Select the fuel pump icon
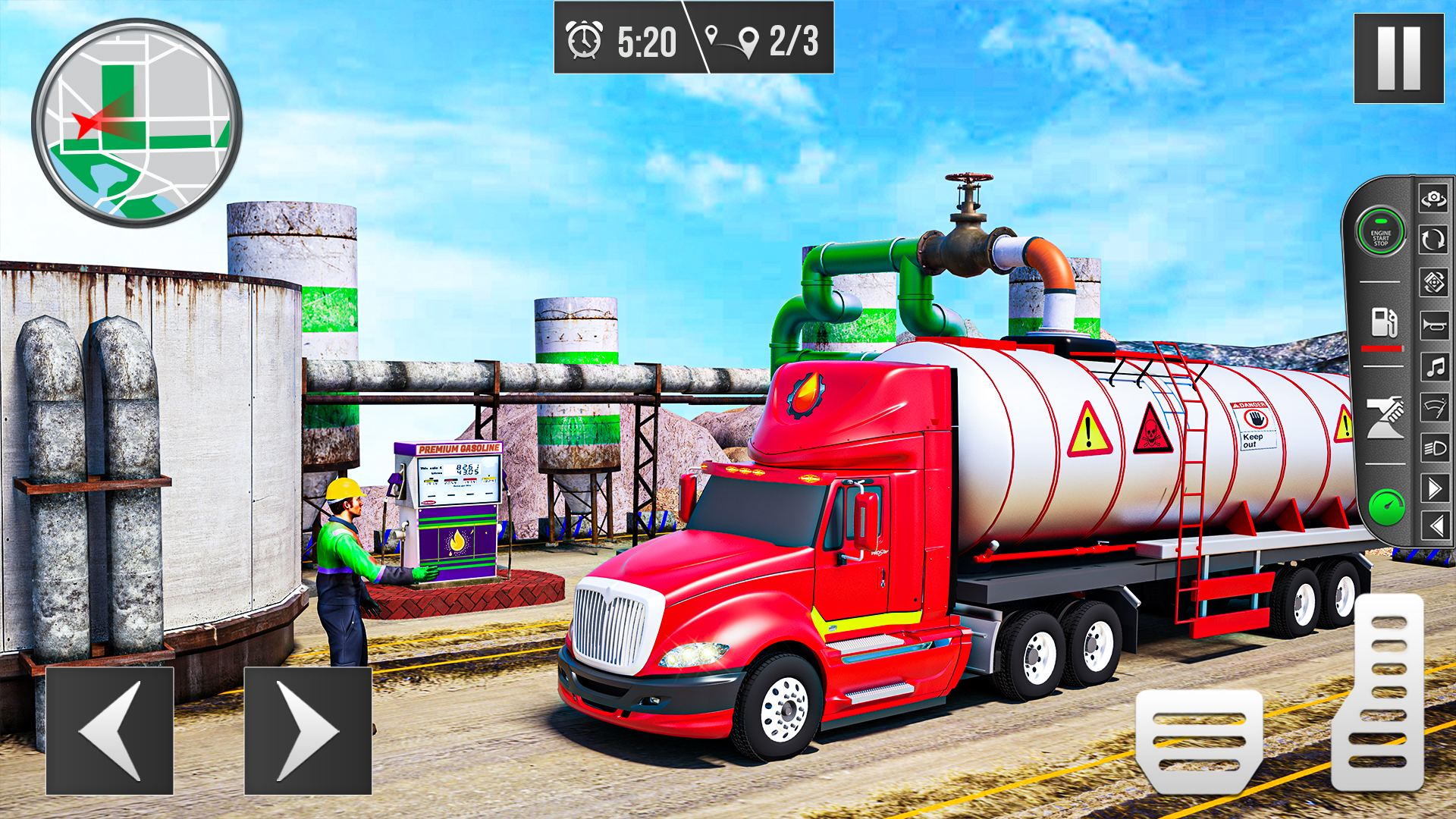The image size is (1456, 819). pos(1383,322)
